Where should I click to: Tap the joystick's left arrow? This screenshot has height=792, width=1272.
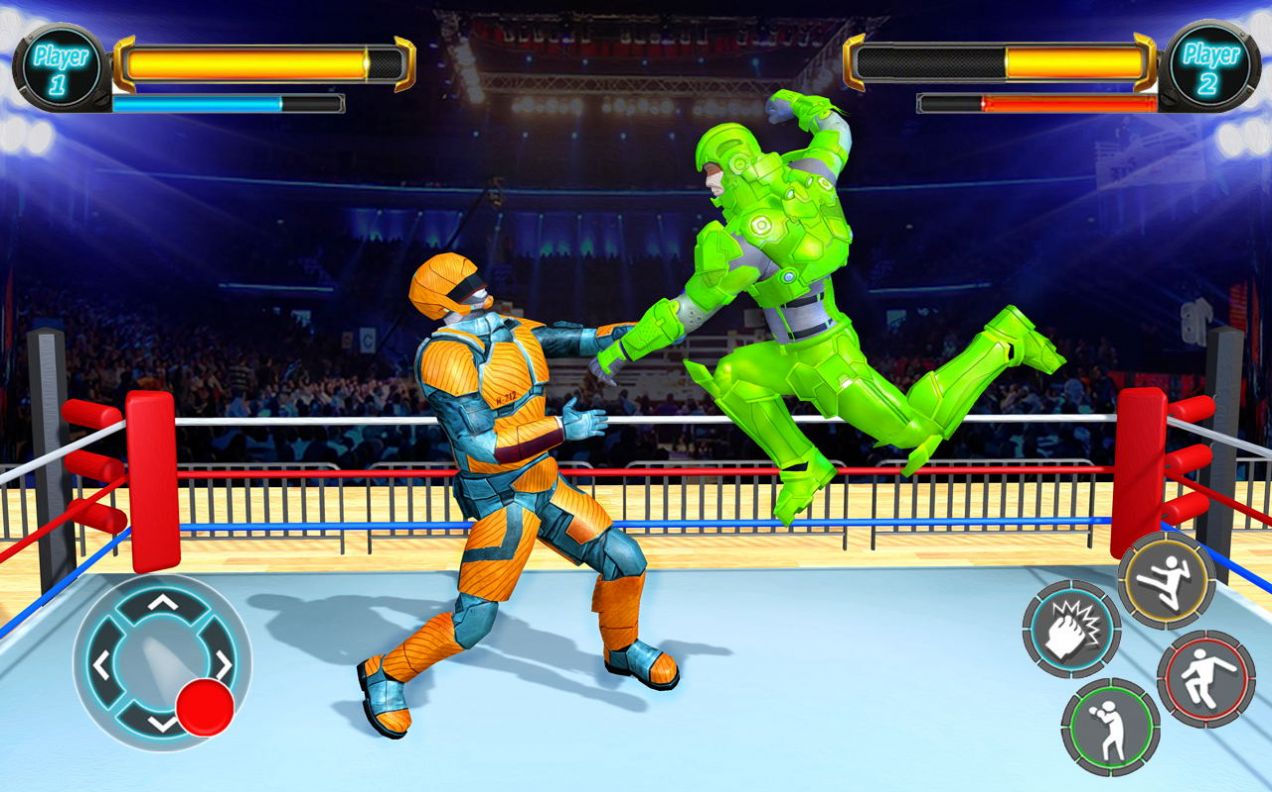tap(100, 664)
